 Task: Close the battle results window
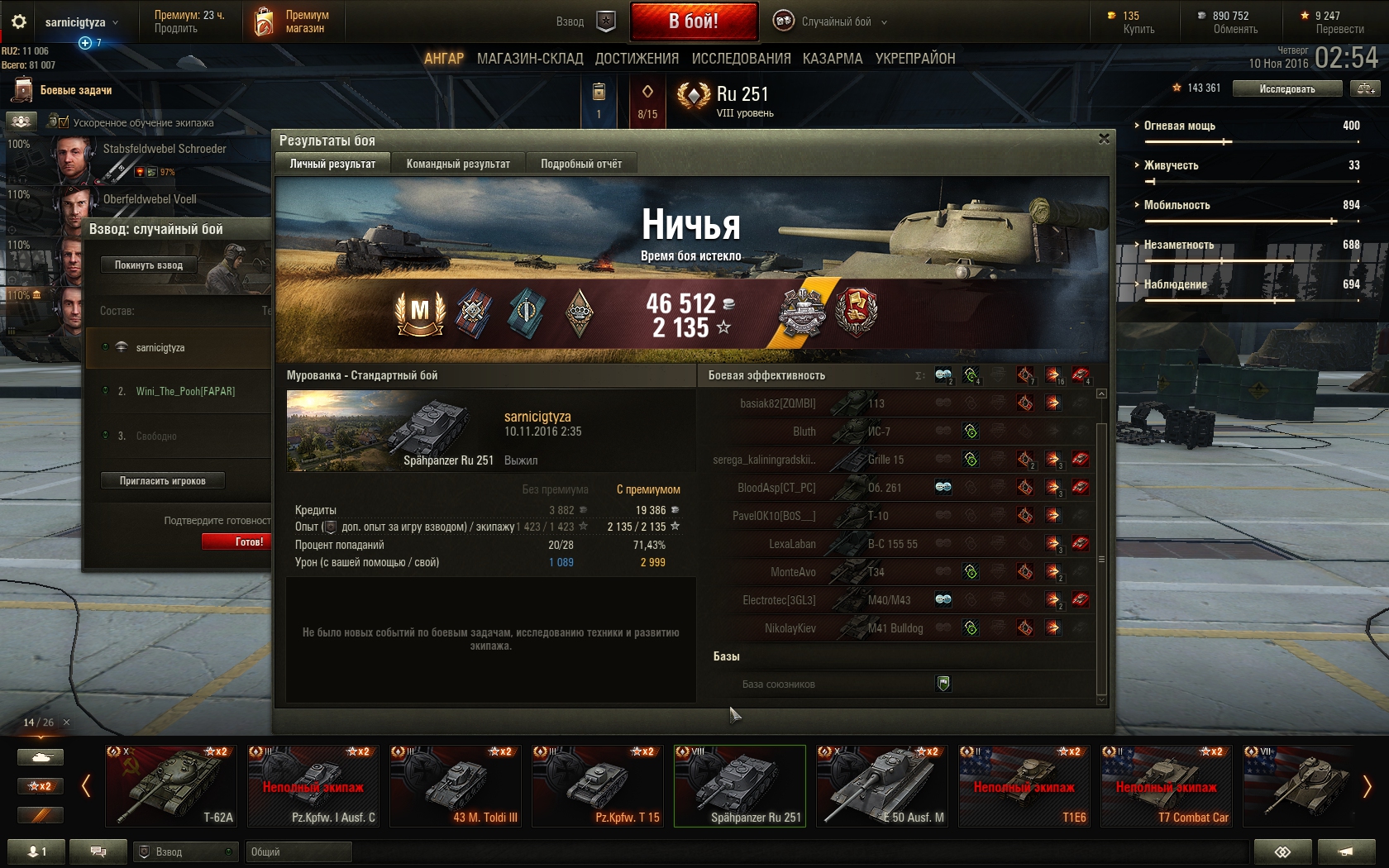tap(1104, 139)
